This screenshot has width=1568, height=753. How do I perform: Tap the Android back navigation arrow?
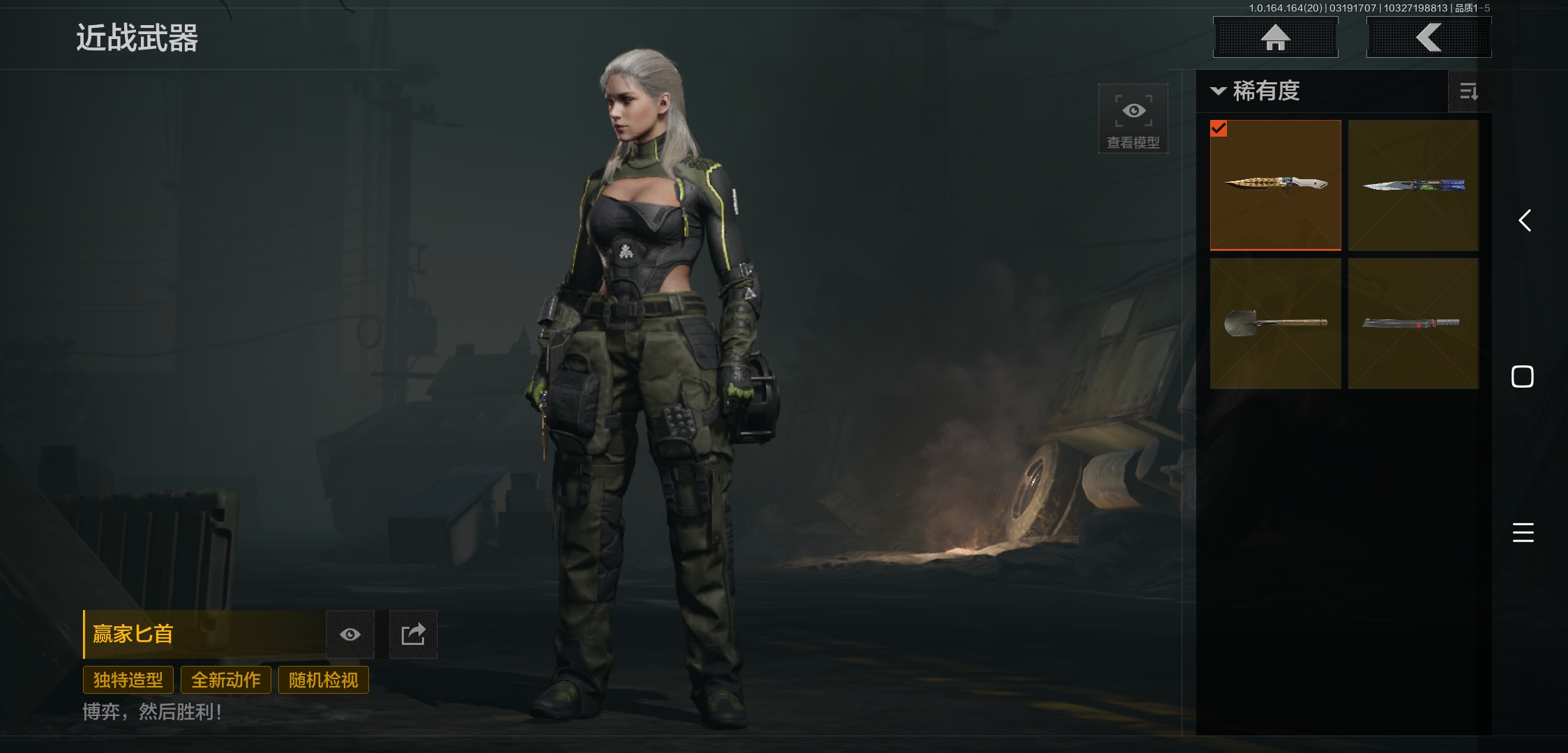pos(1525,221)
